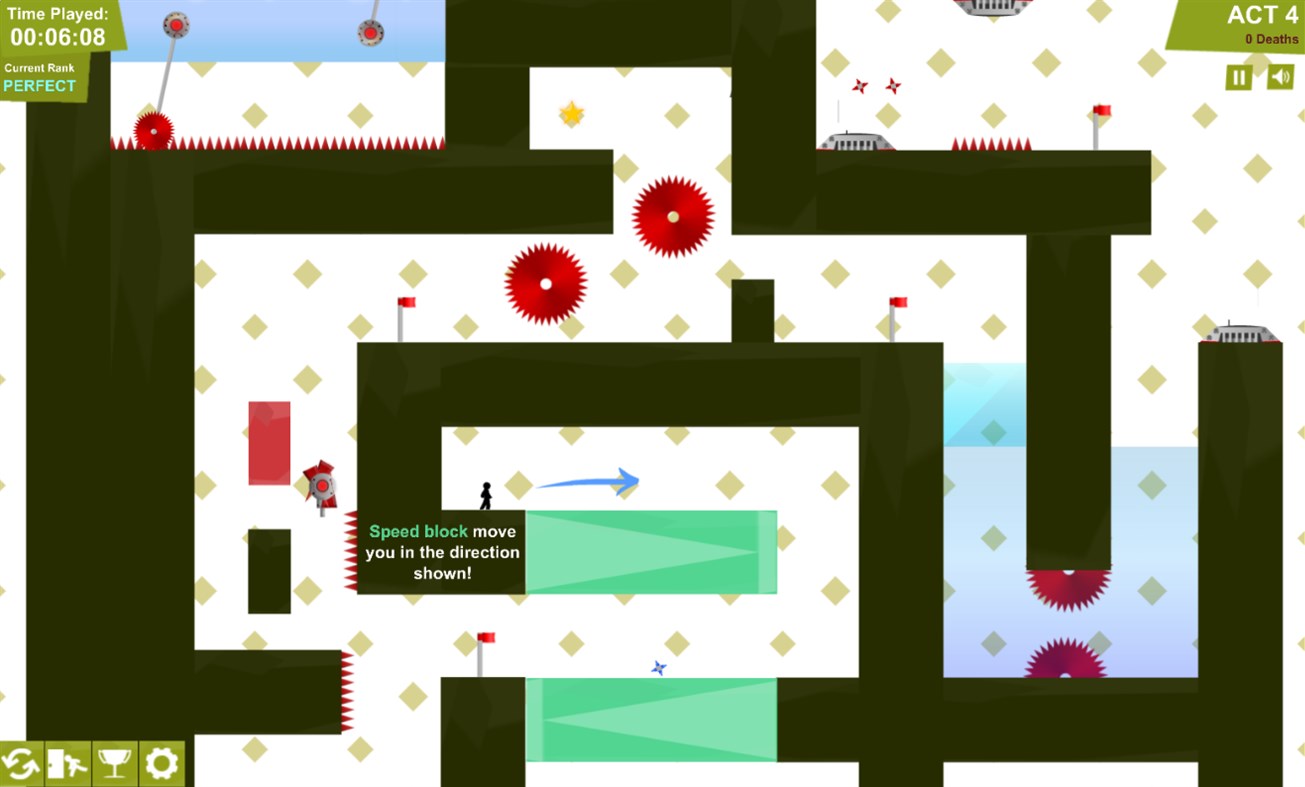Exit the level via the door icon

tap(68, 763)
